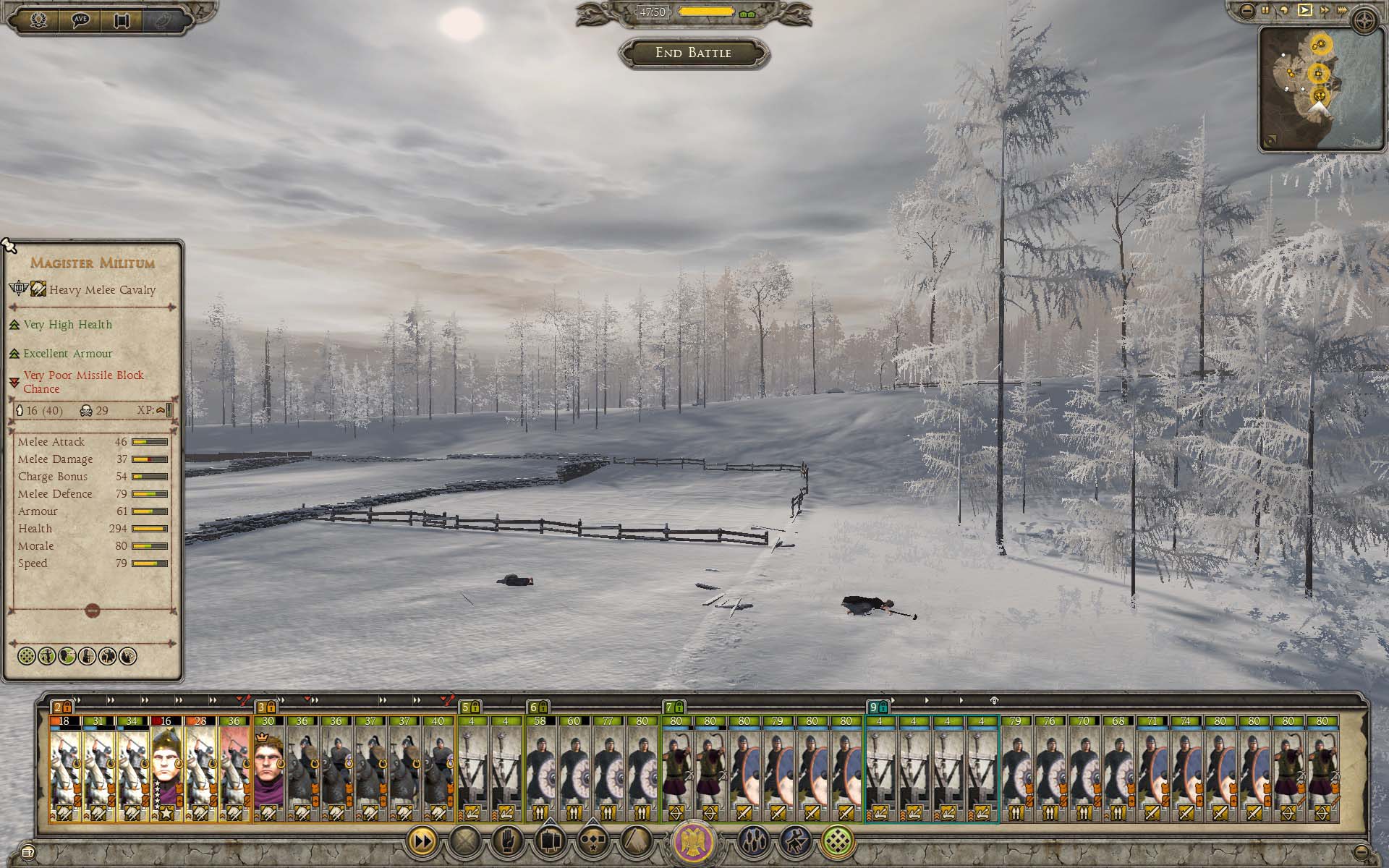Toggle the green diamond formation button
This screenshot has height=868, width=1389.
point(838,841)
